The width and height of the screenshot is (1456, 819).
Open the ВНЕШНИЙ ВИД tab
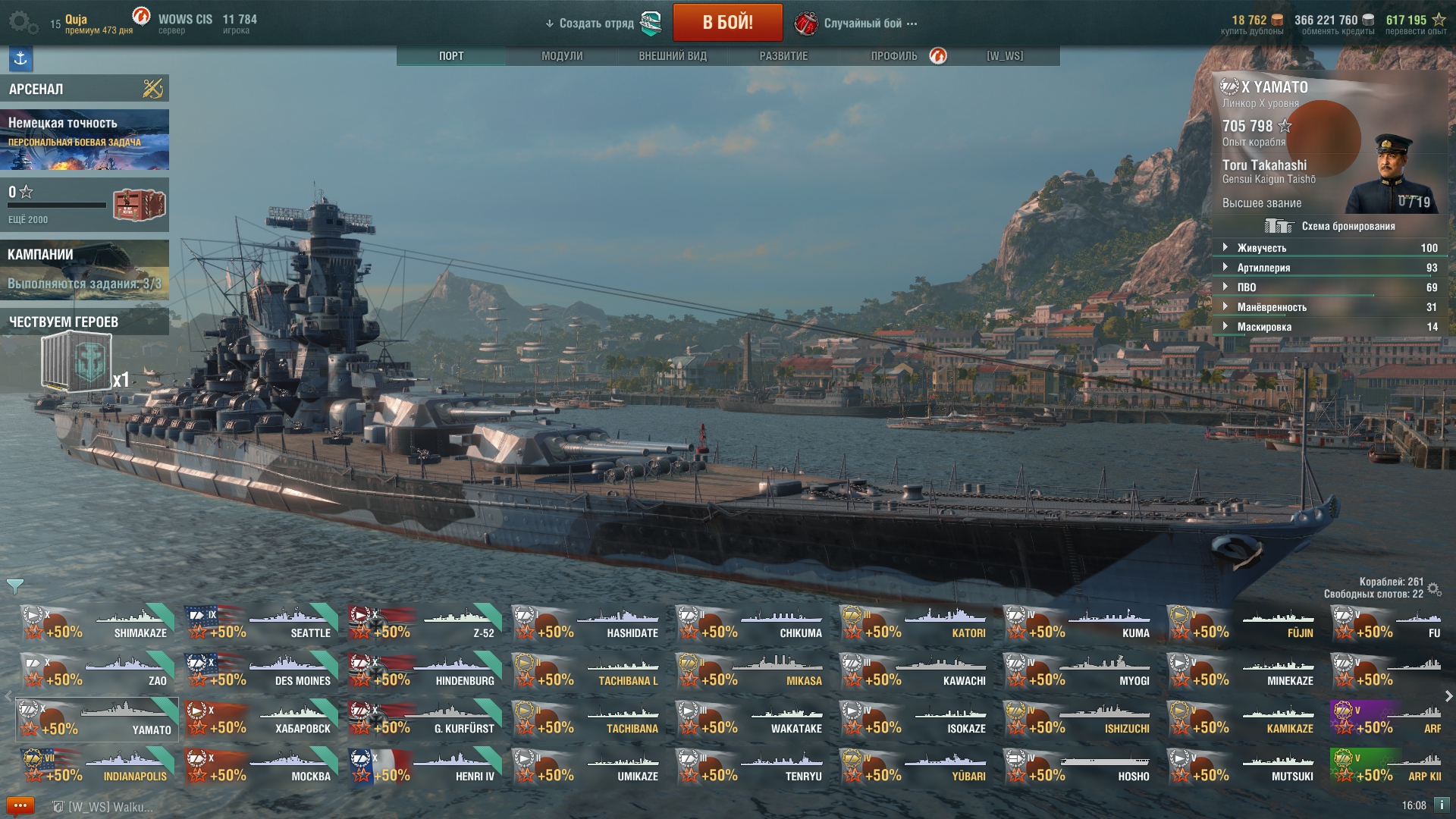tap(673, 56)
